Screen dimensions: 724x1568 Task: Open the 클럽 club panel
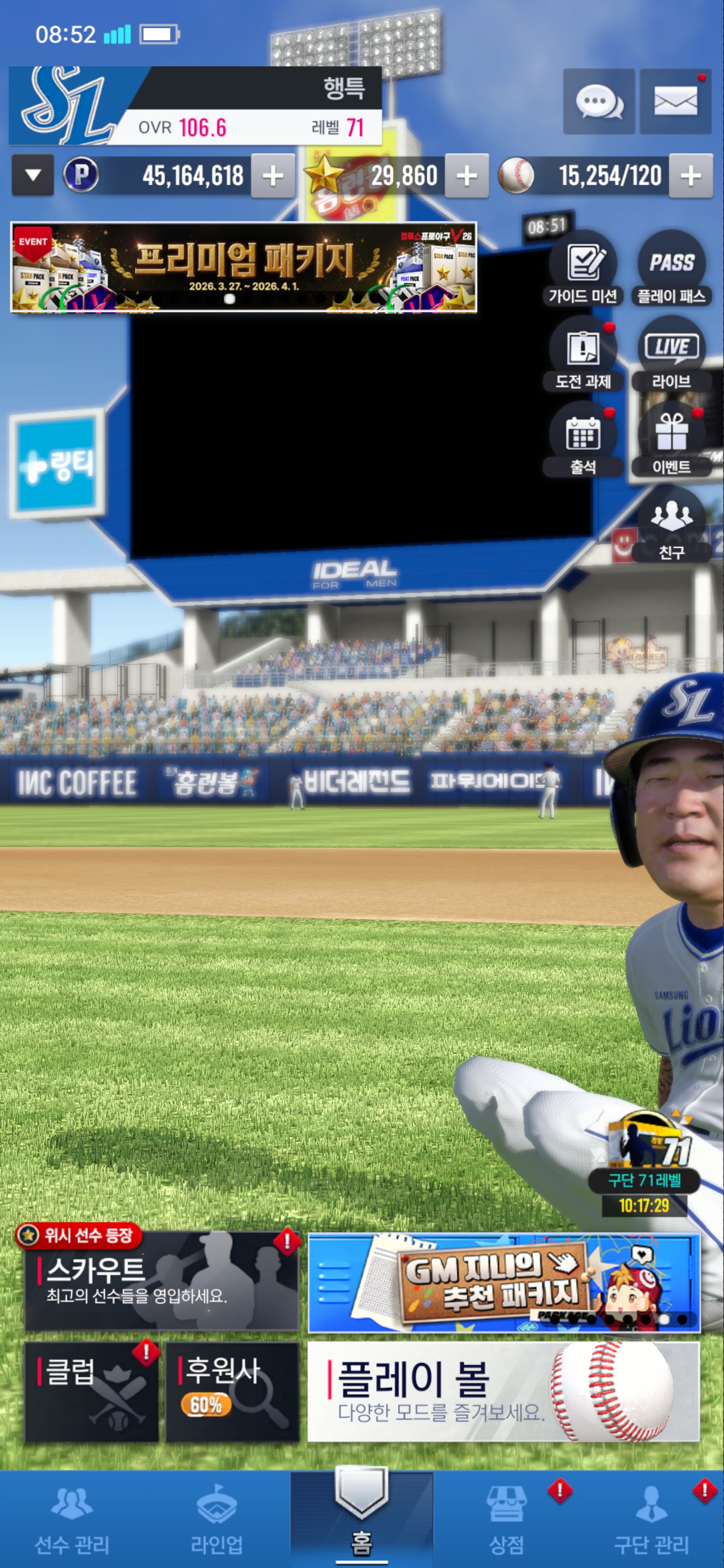pos(92,1391)
